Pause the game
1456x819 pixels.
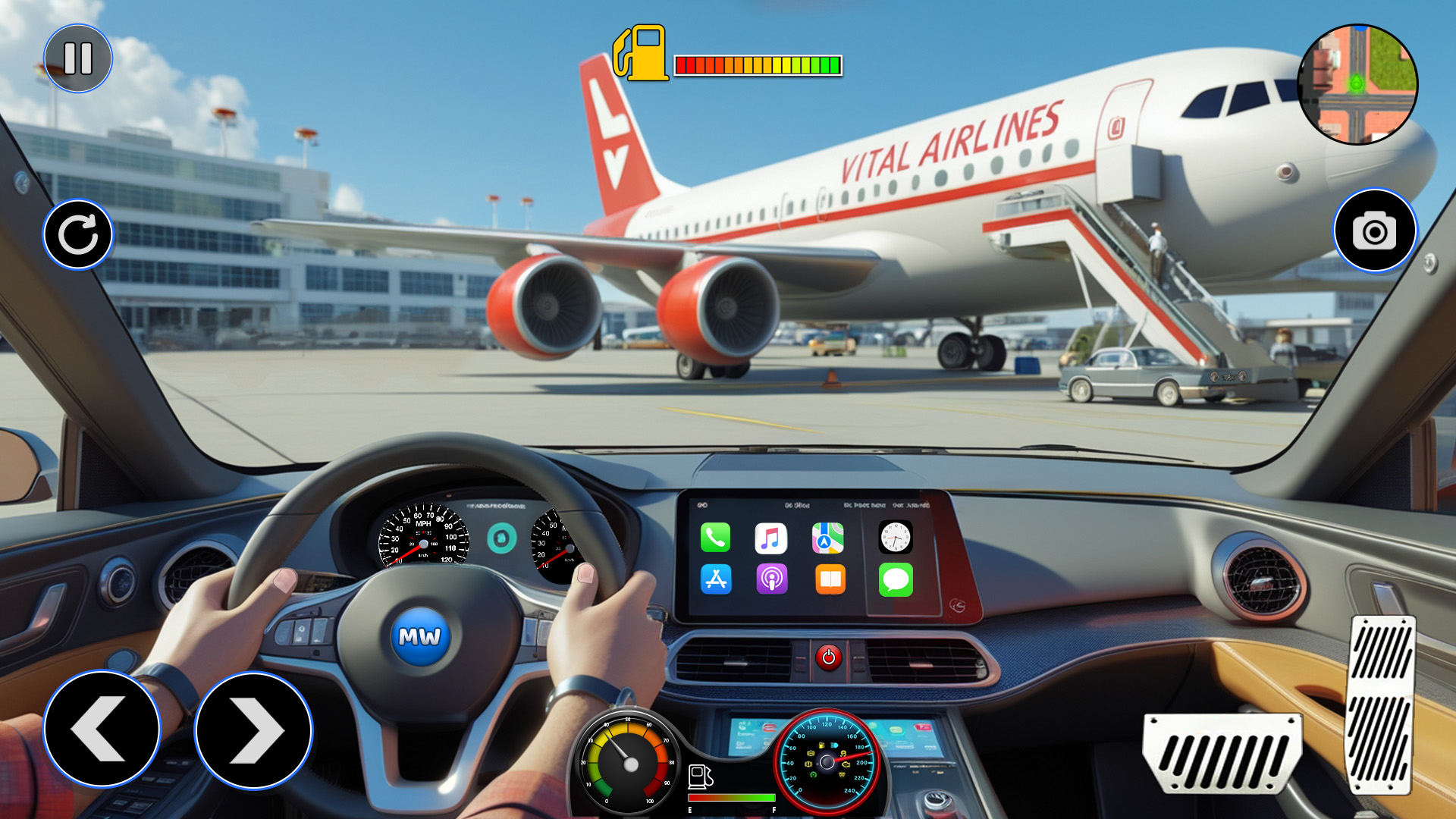[79, 58]
